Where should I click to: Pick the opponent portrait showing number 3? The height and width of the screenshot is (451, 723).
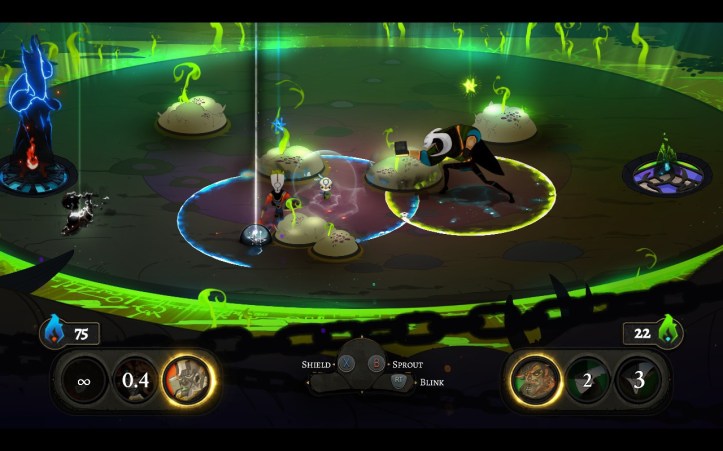(638, 380)
